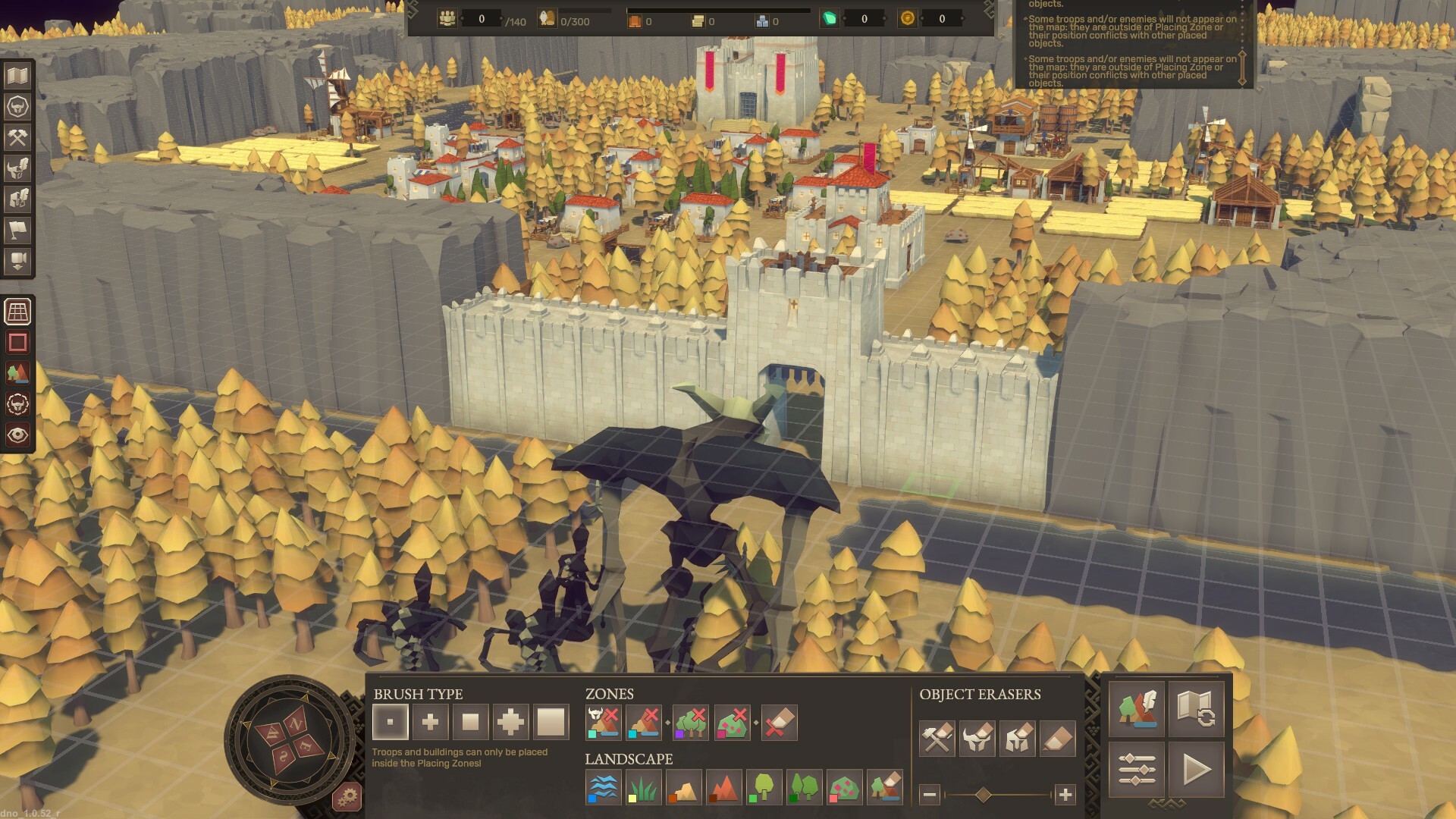
Task: Open the sliders settings panel
Action: (1137, 770)
